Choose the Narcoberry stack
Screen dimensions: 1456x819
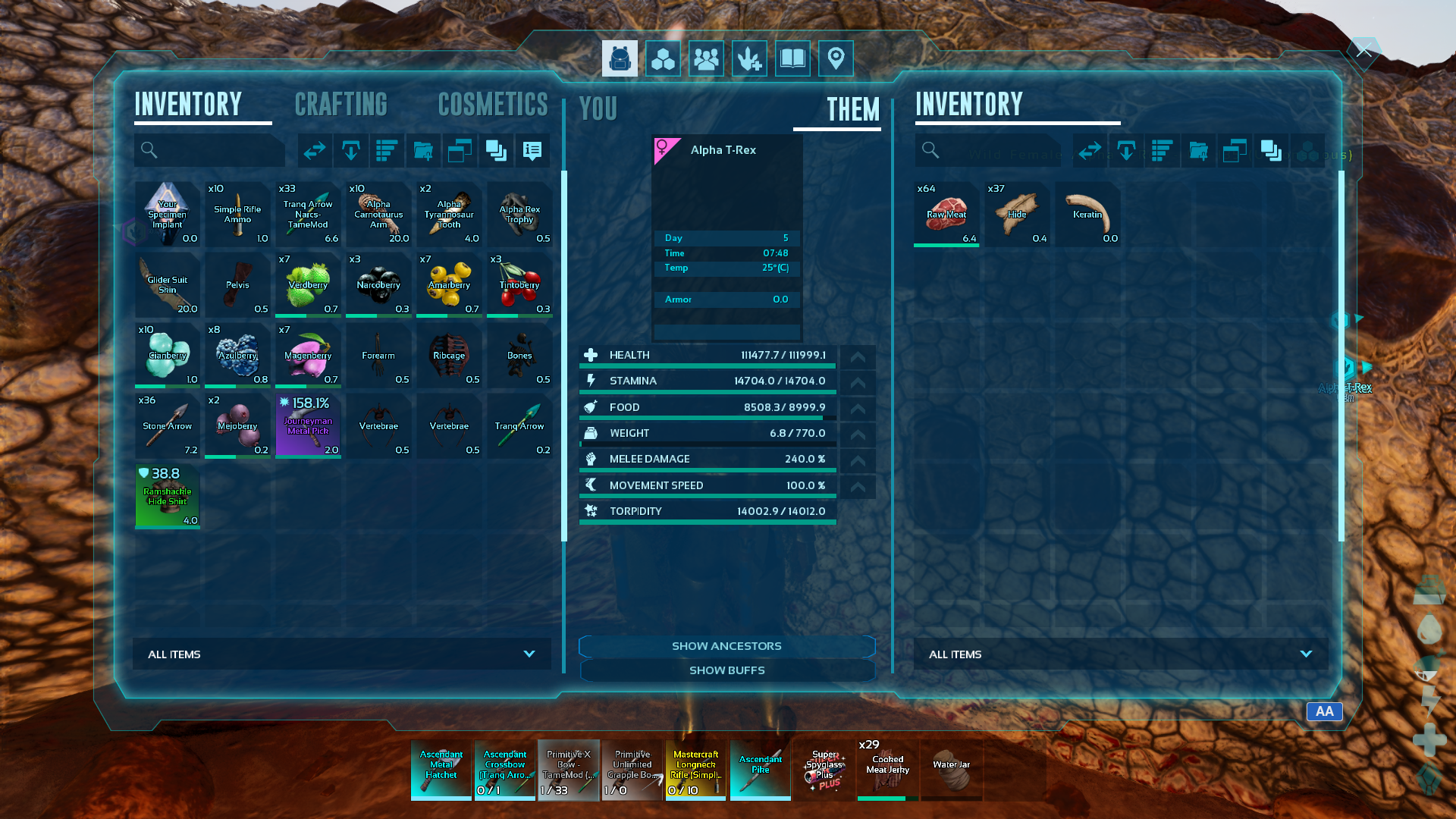point(378,285)
